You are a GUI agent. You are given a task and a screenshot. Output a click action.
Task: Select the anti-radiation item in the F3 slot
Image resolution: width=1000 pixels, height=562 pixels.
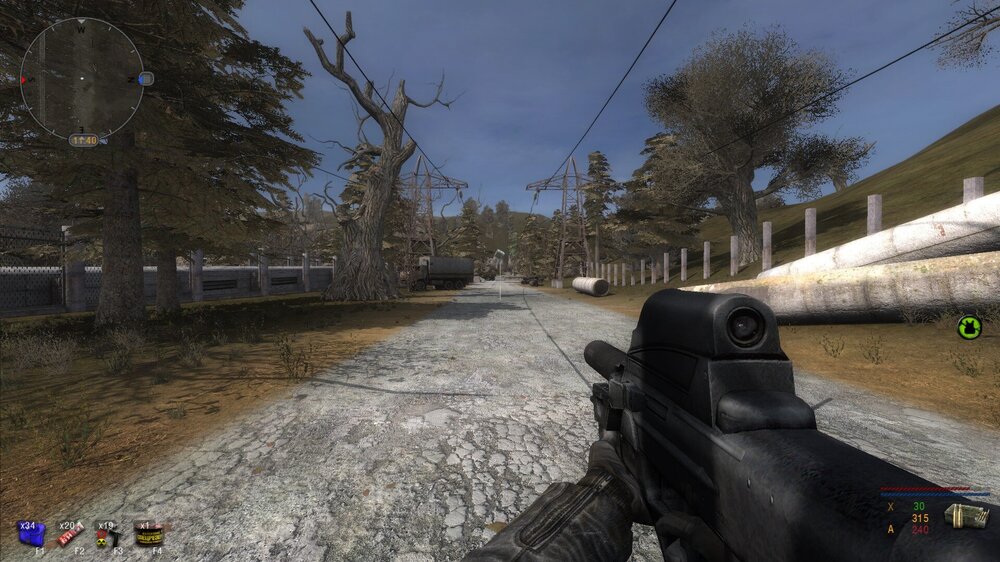[x=104, y=537]
